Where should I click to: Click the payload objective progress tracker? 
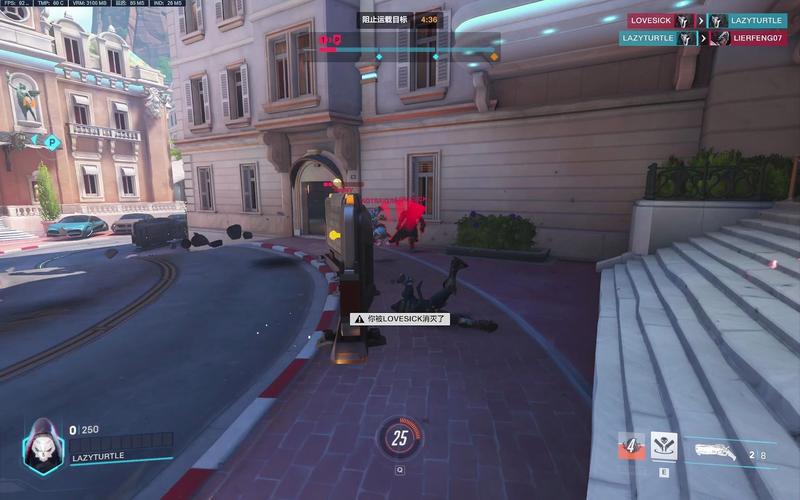tap(410, 49)
